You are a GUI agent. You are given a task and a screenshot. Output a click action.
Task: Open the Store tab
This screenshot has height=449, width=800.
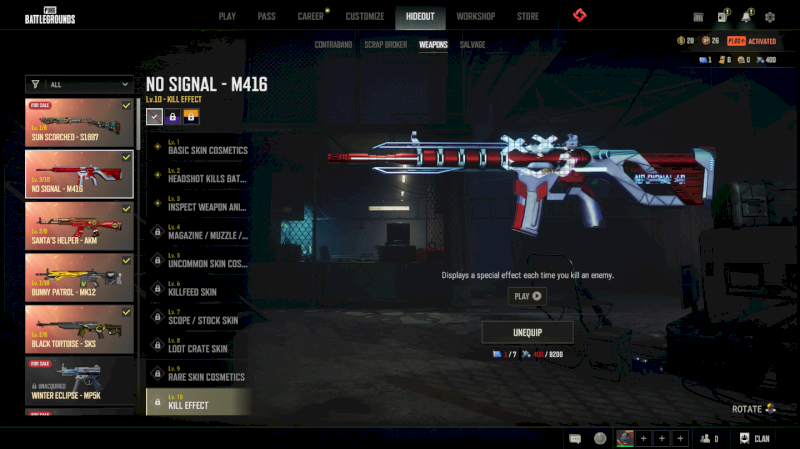pyautogui.click(x=527, y=17)
